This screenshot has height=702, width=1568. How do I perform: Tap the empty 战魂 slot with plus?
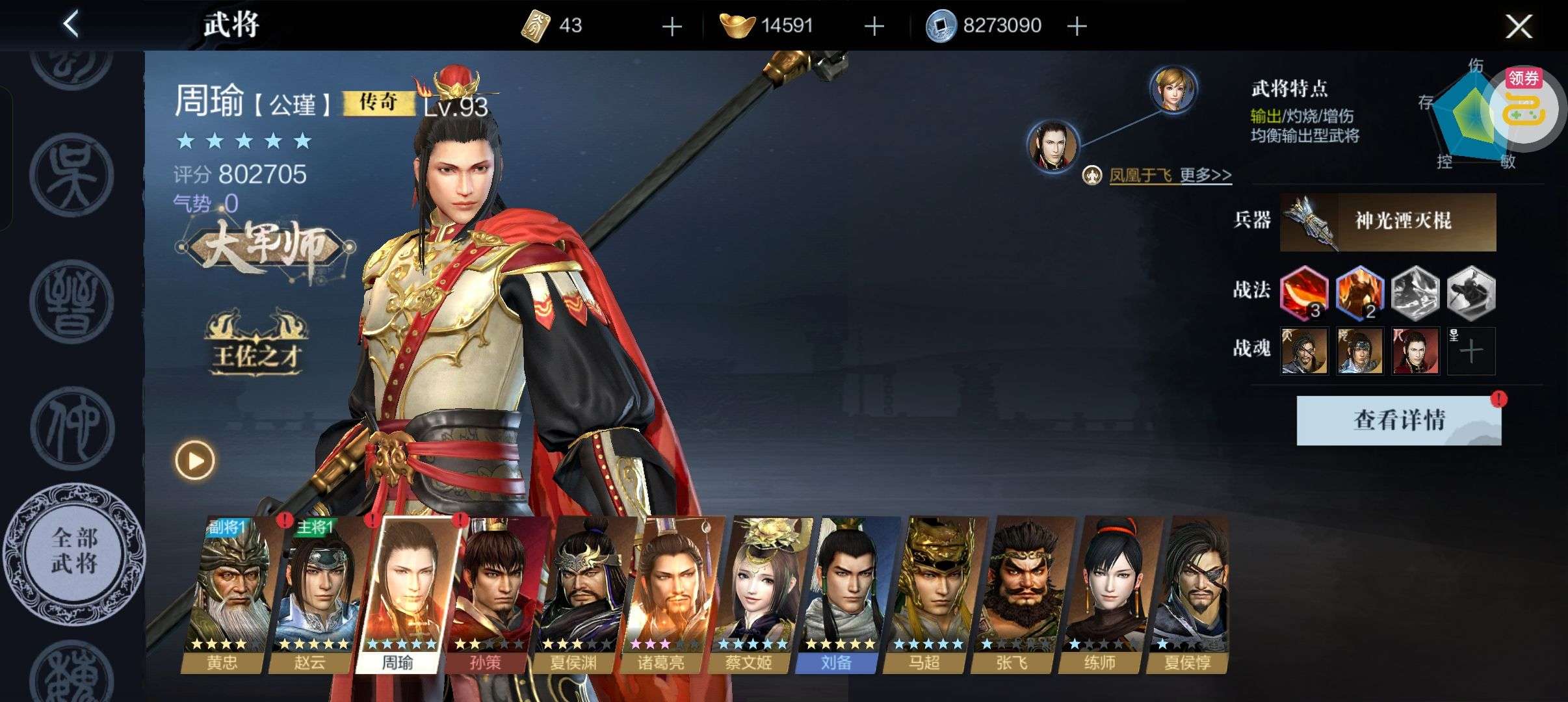[1471, 352]
